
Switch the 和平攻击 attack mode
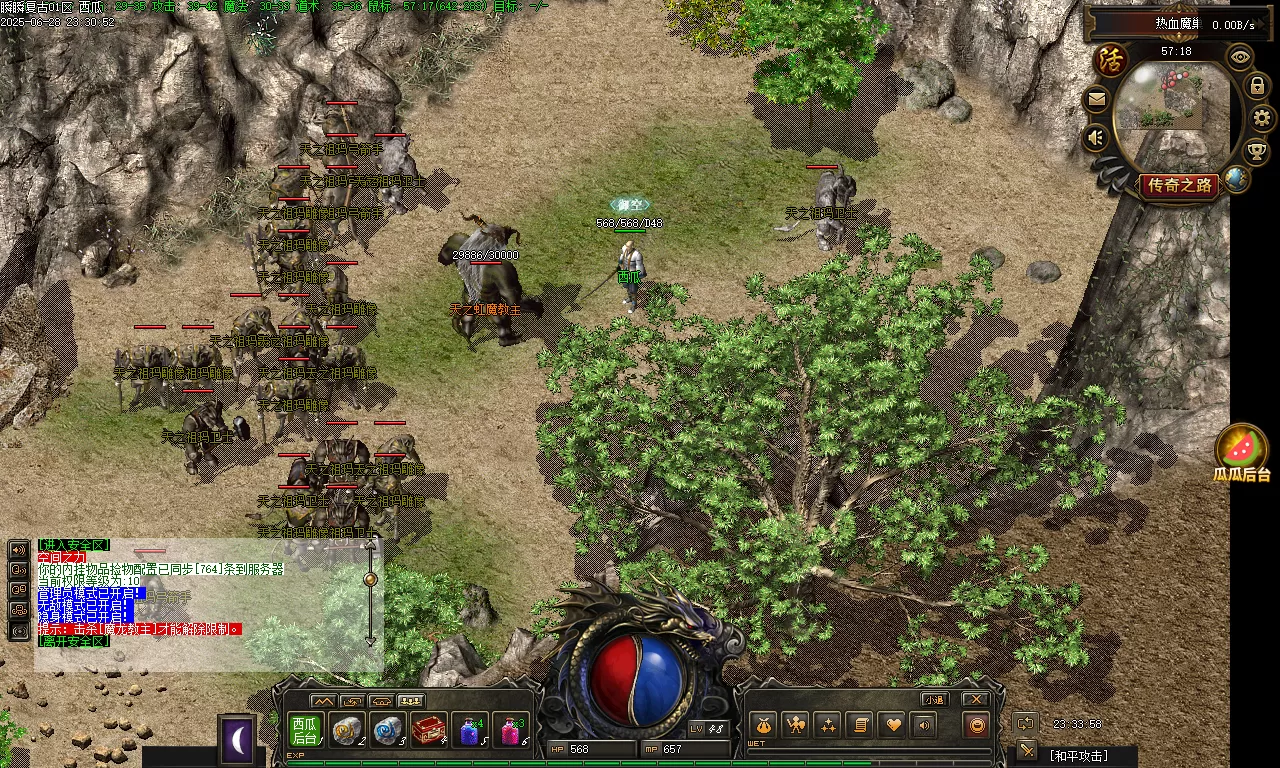click(x=1078, y=756)
